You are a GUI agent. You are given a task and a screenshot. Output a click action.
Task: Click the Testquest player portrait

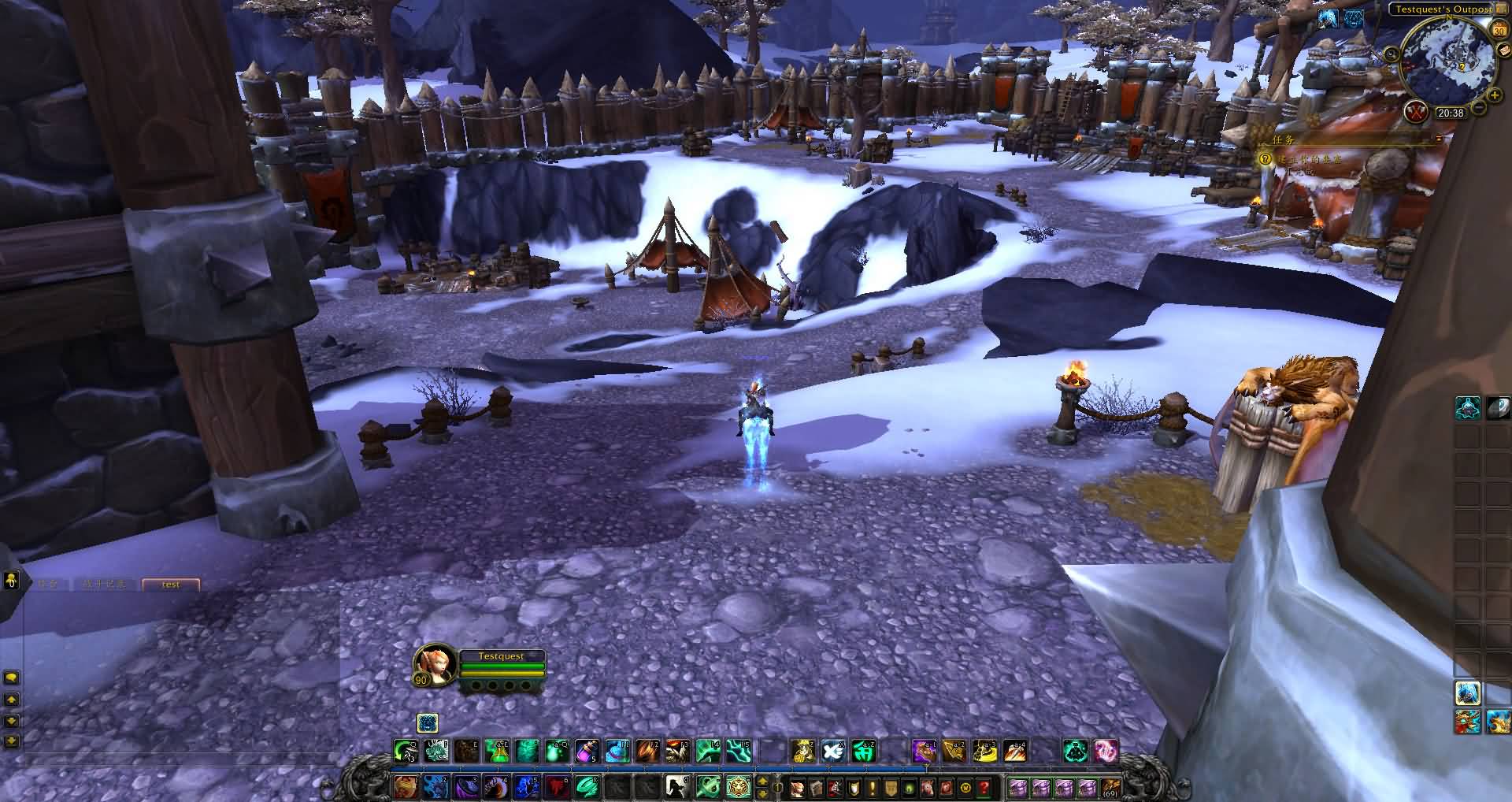[434, 666]
